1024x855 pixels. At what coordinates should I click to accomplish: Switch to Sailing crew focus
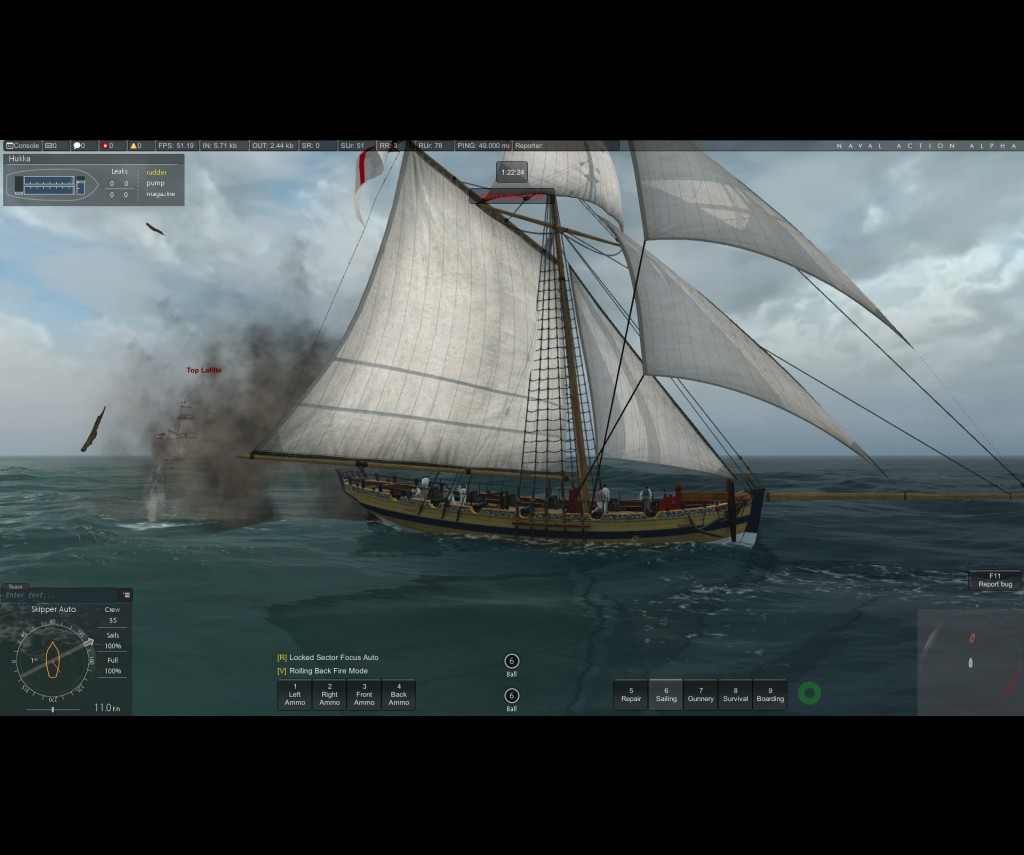click(x=666, y=694)
